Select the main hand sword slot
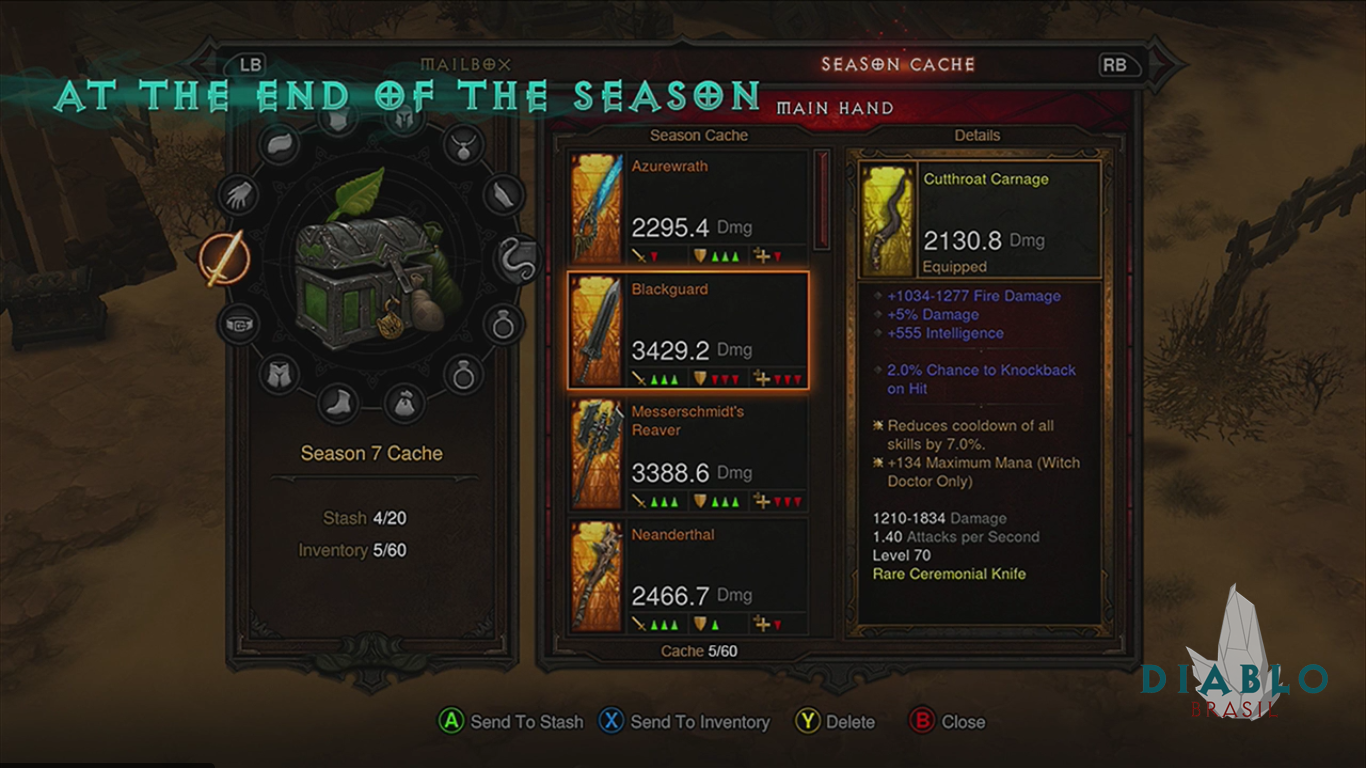The height and width of the screenshot is (768, 1366). (x=221, y=257)
